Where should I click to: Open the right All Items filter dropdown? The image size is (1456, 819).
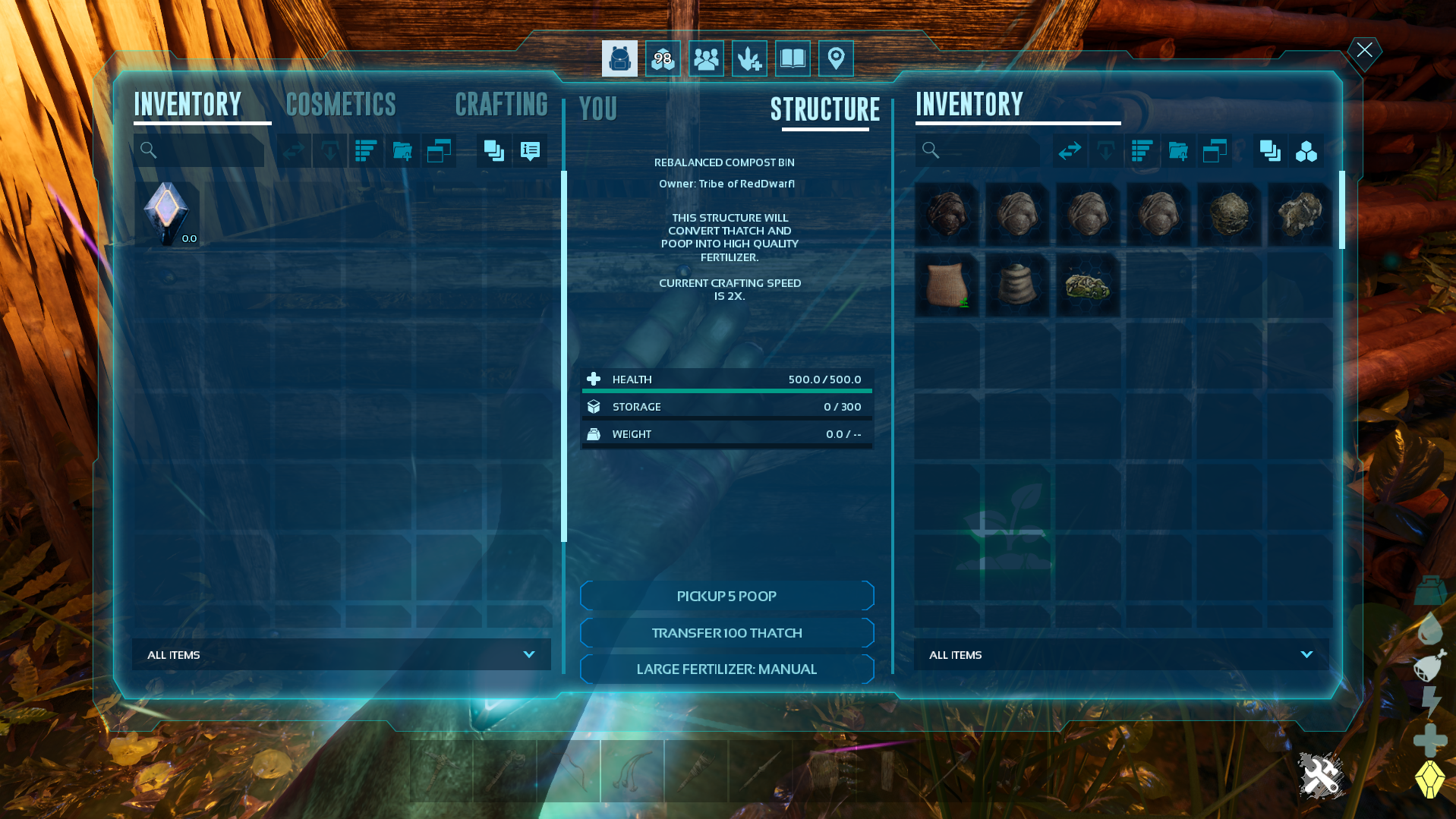pyautogui.click(x=1121, y=654)
